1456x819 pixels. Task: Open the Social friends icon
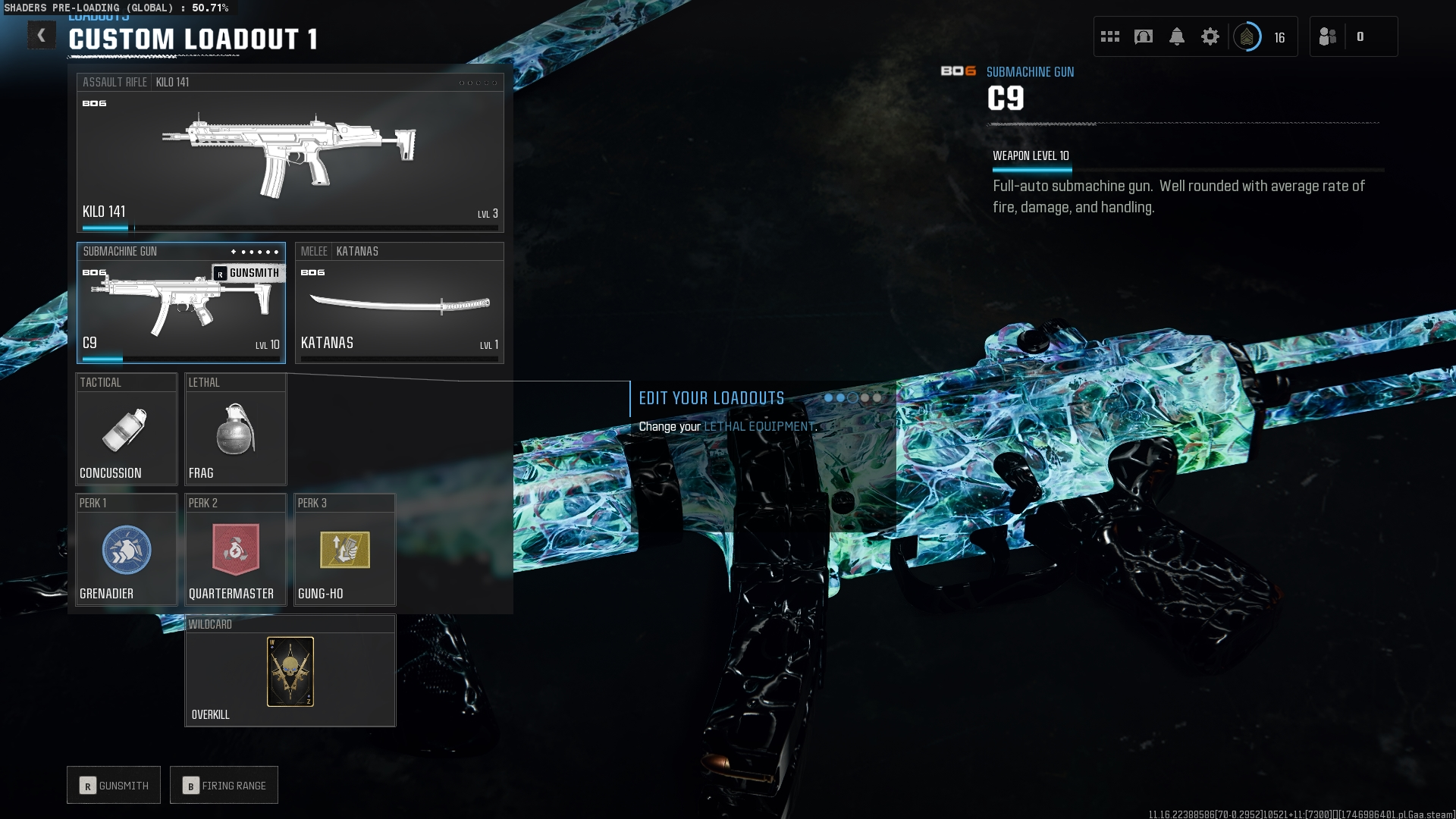coord(1329,36)
